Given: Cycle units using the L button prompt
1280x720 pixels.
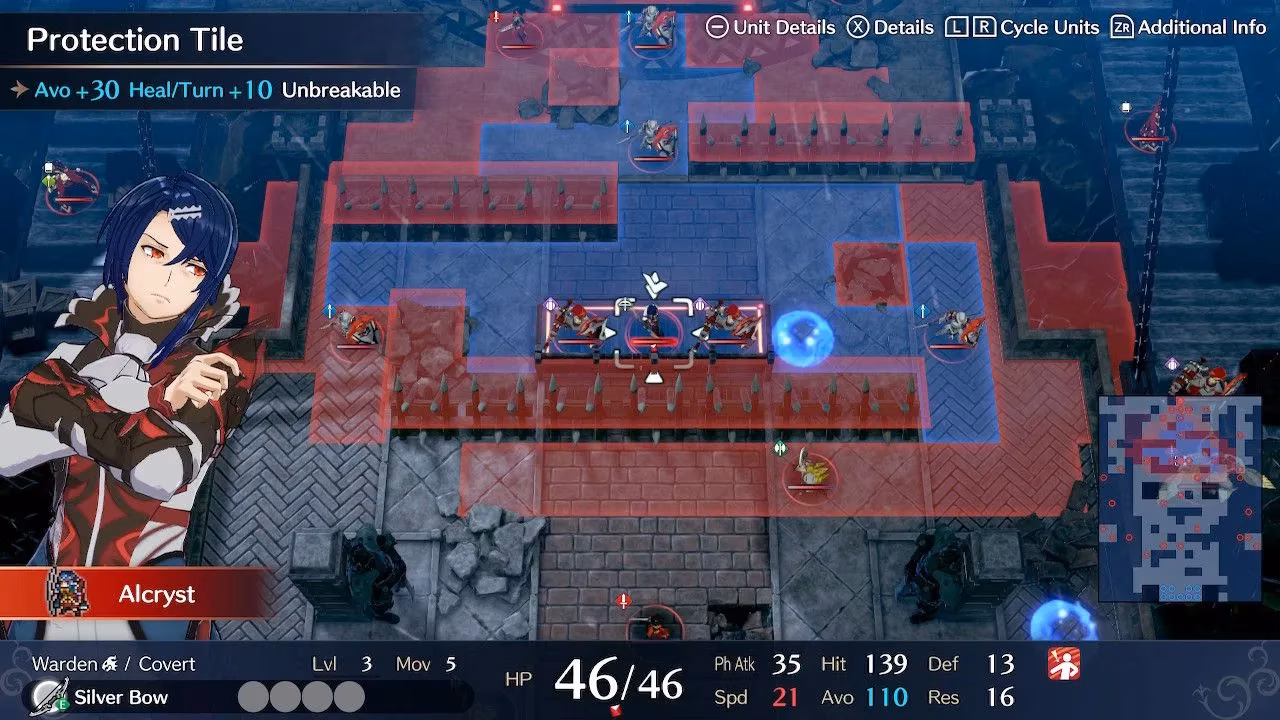Looking at the screenshot, I should click(955, 27).
